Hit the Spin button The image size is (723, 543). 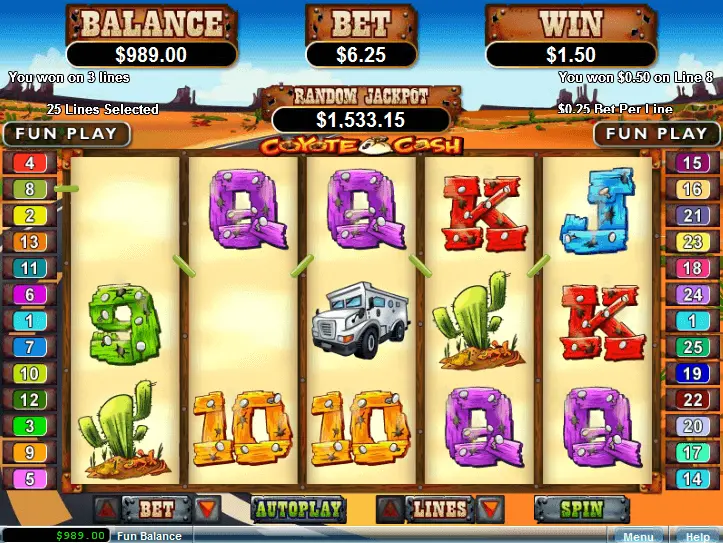point(581,509)
